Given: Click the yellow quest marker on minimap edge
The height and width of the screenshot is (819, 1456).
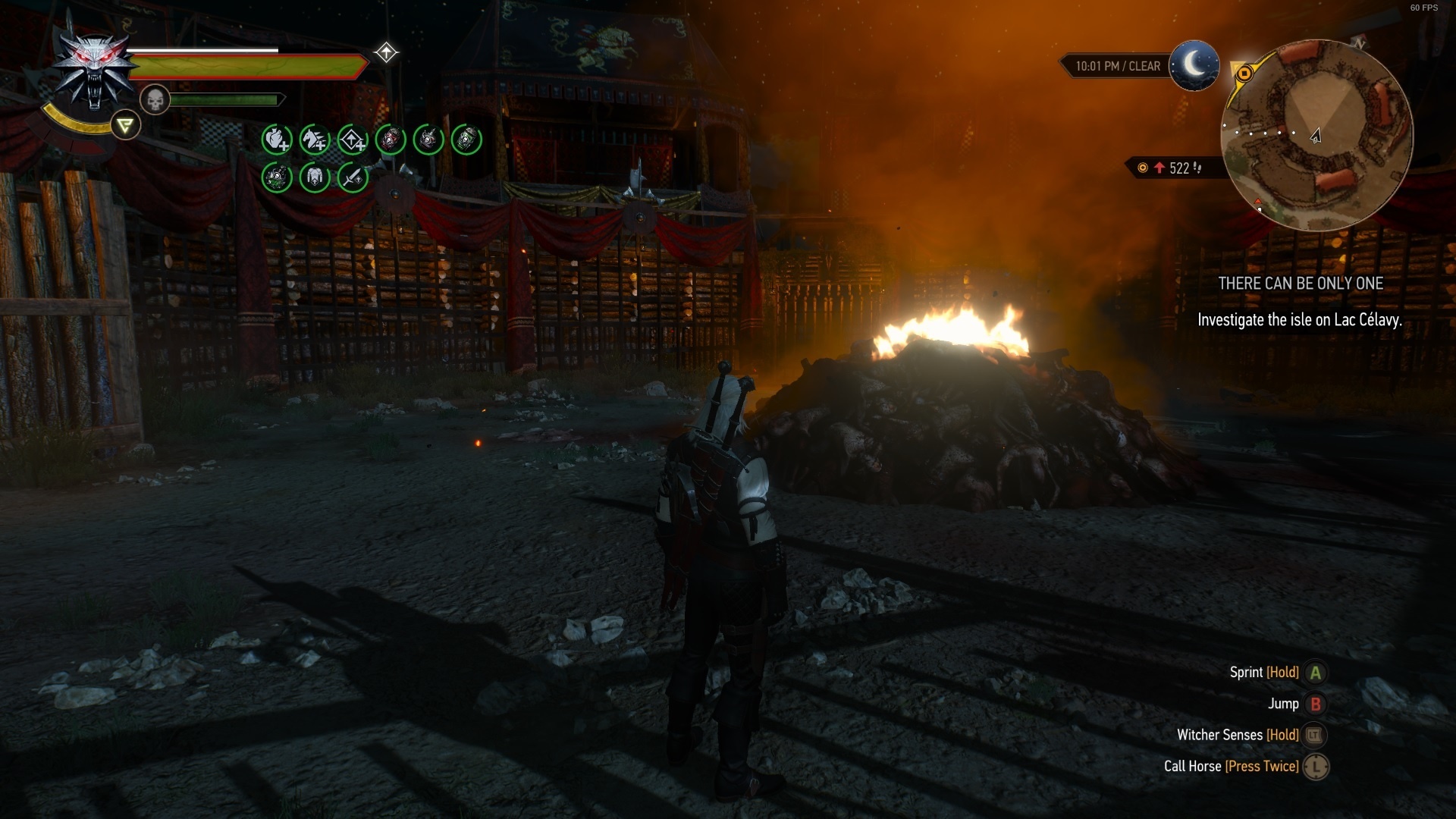Looking at the screenshot, I should pyautogui.click(x=1244, y=74).
